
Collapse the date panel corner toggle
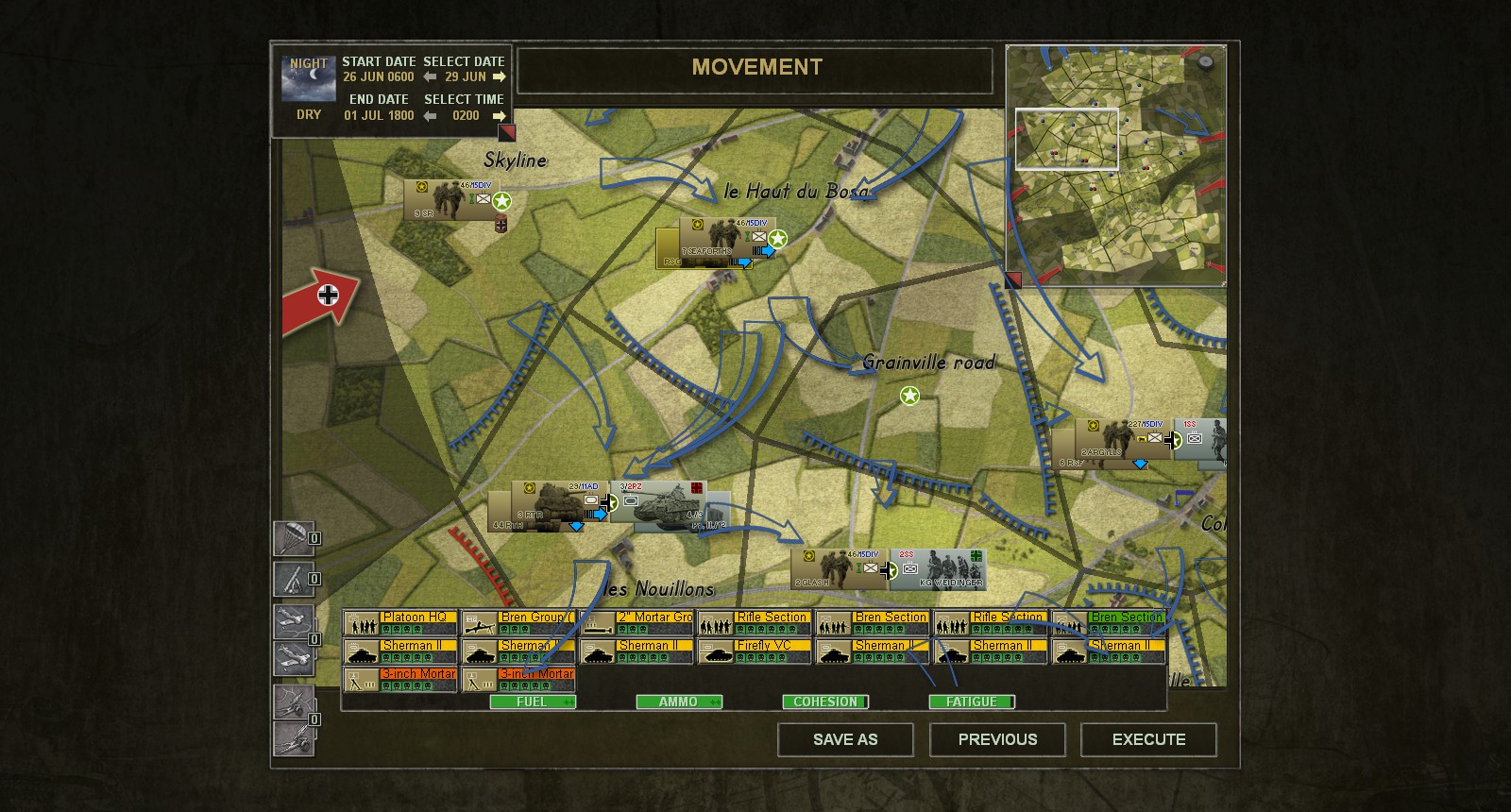(x=507, y=133)
